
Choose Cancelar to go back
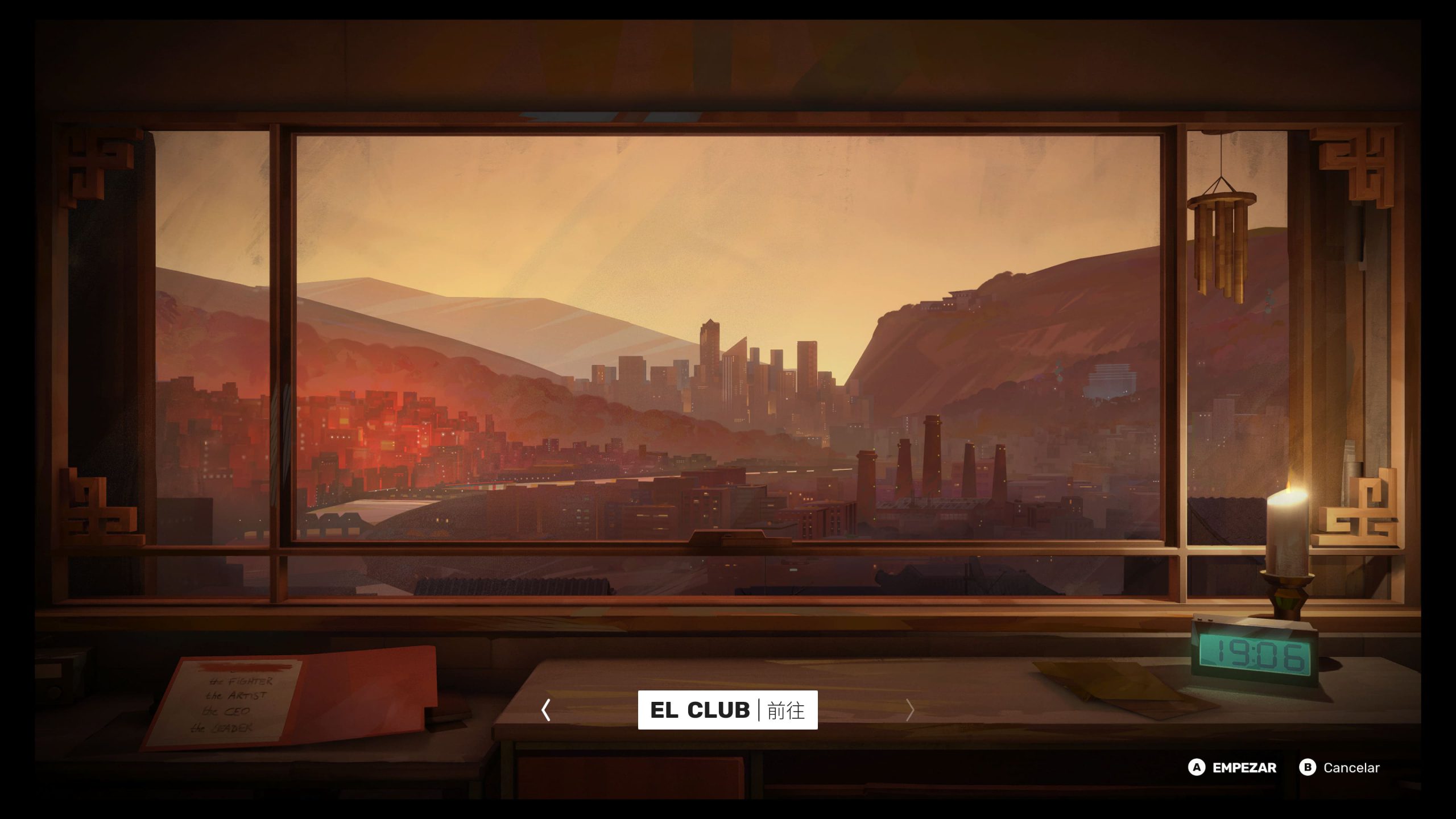(x=1339, y=768)
